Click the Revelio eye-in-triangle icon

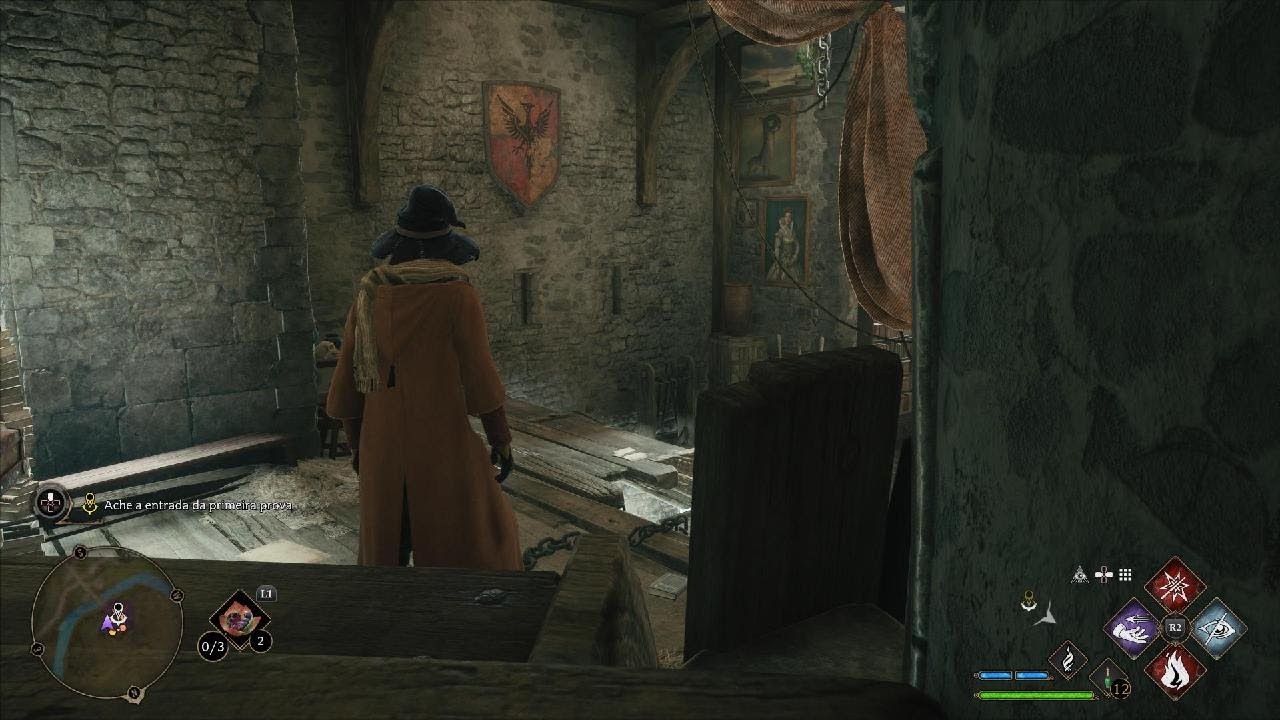1080,575
